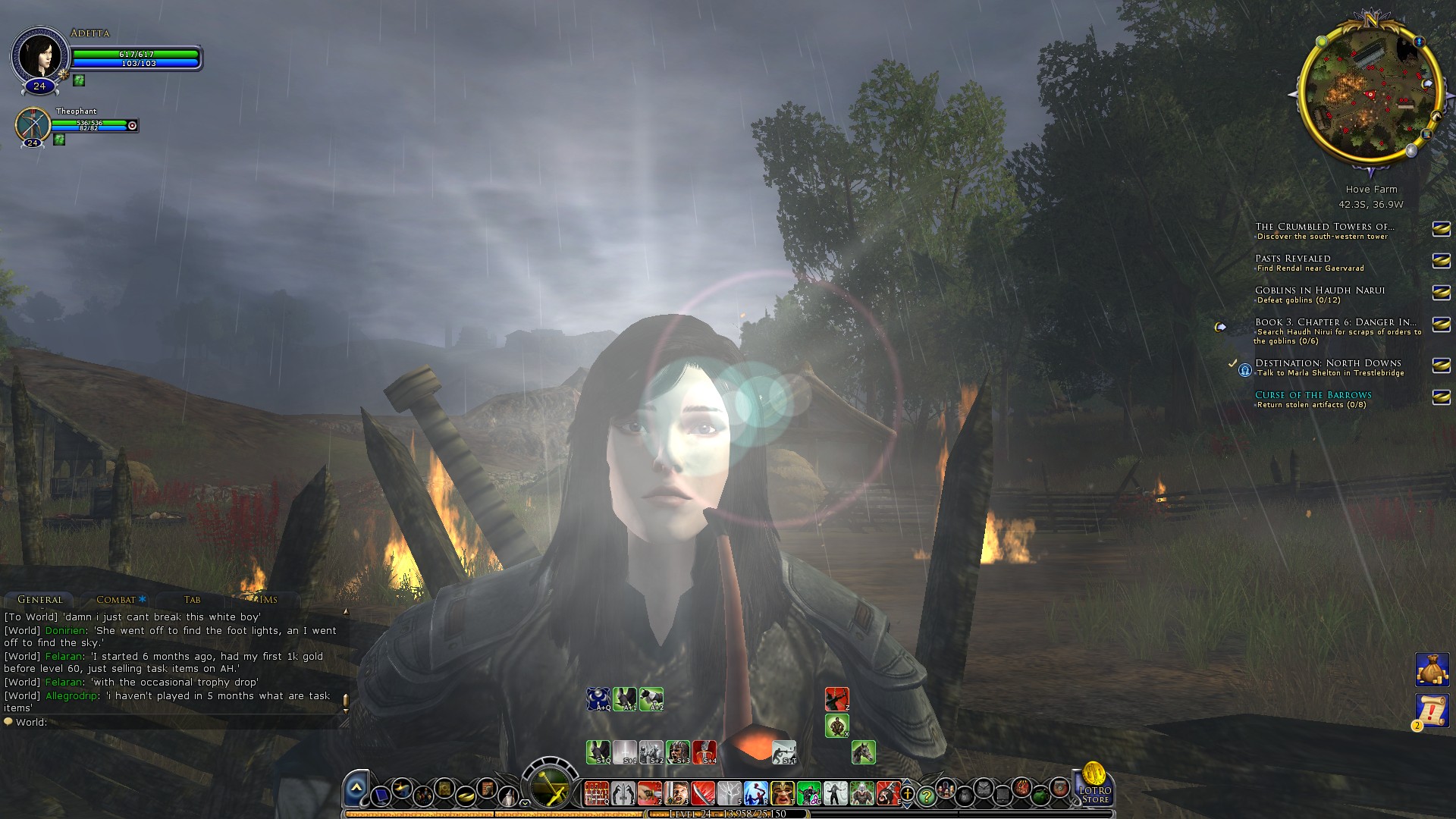Use the red archer skill bound to Z
This screenshot has width=1456, height=819.
coord(836,699)
